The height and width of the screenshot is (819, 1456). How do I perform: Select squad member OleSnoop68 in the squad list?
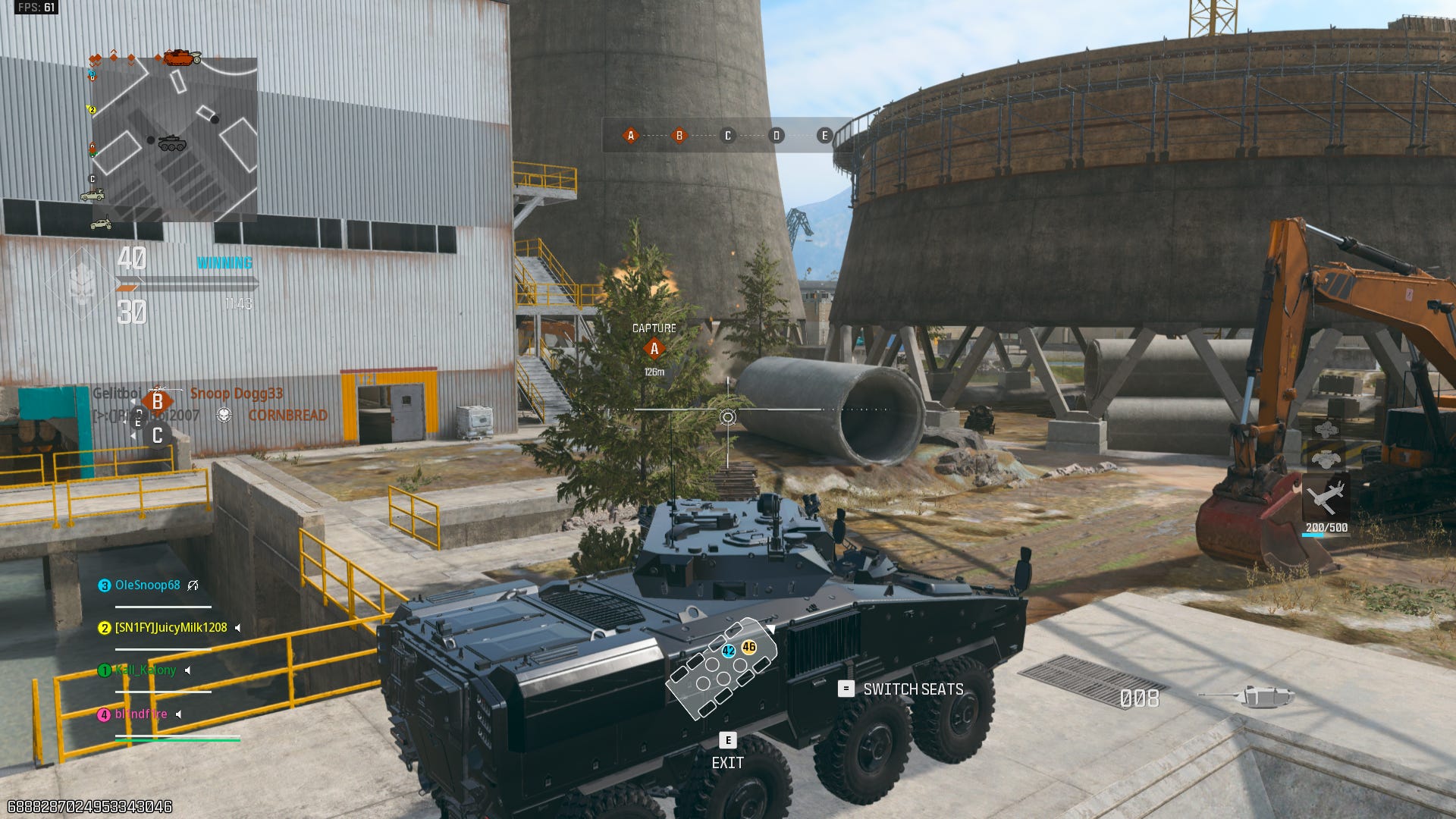147,585
